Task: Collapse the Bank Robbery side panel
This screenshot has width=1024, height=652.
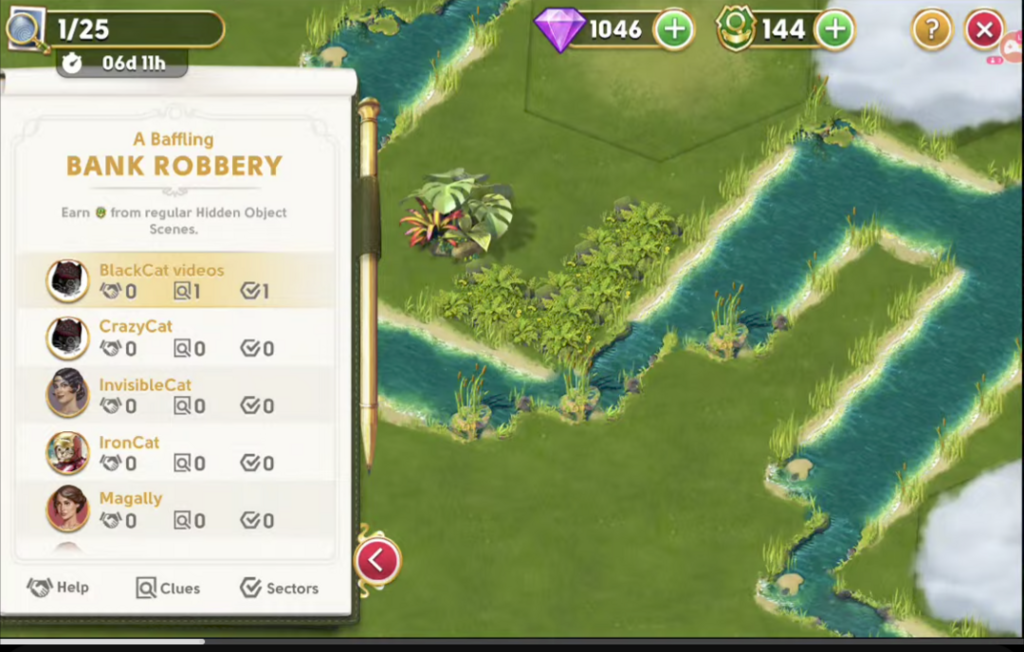Action: 377,561
